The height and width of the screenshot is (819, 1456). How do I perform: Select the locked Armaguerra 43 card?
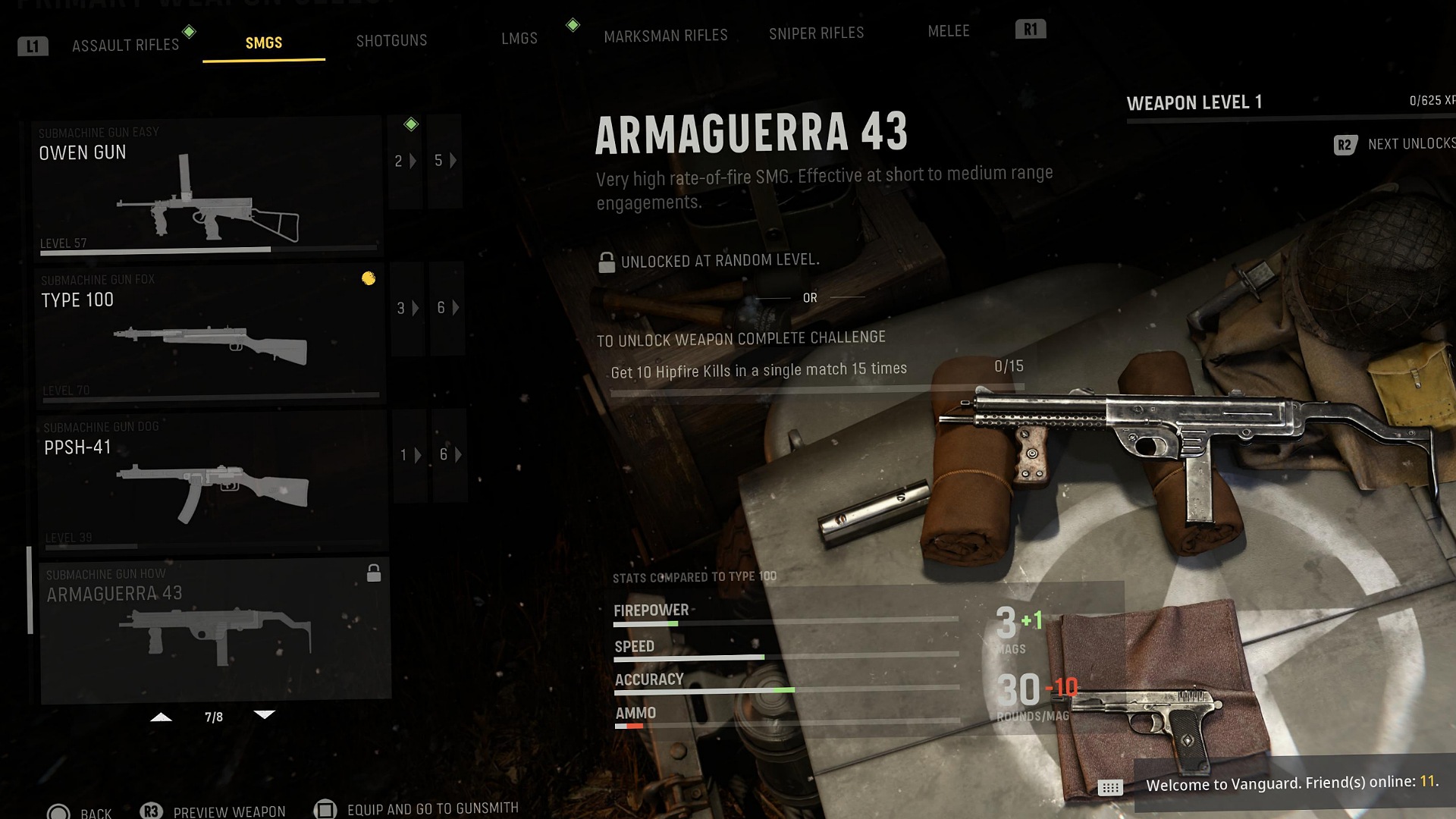point(215,629)
